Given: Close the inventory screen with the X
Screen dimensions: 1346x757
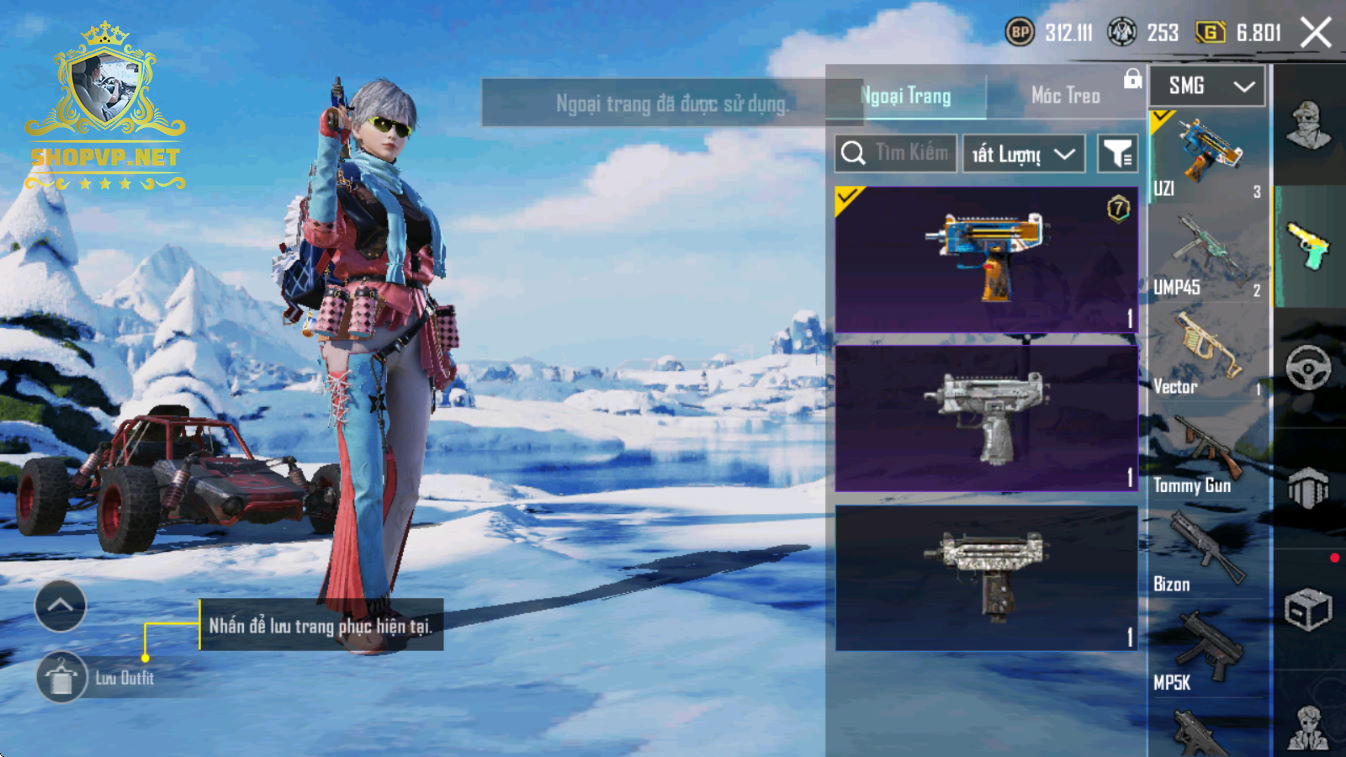Looking at the screenshot, I should 1315,33.
